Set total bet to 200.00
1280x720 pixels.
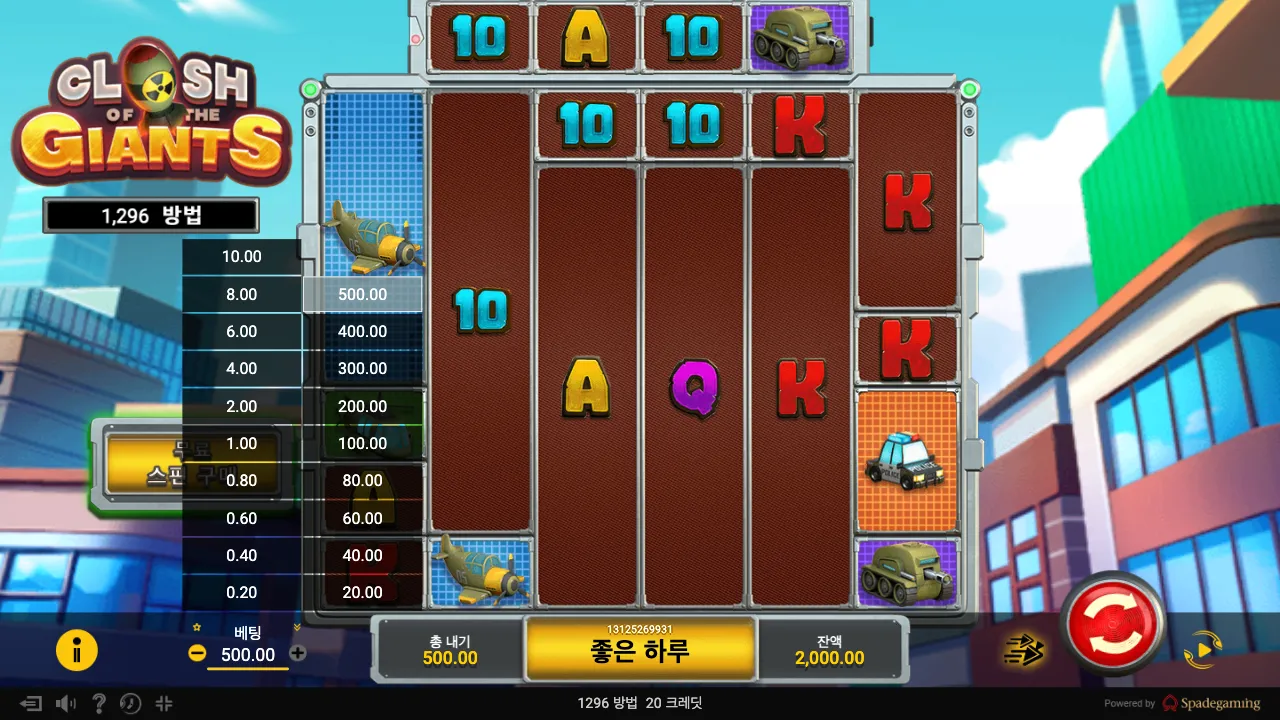tap(363, 406)
